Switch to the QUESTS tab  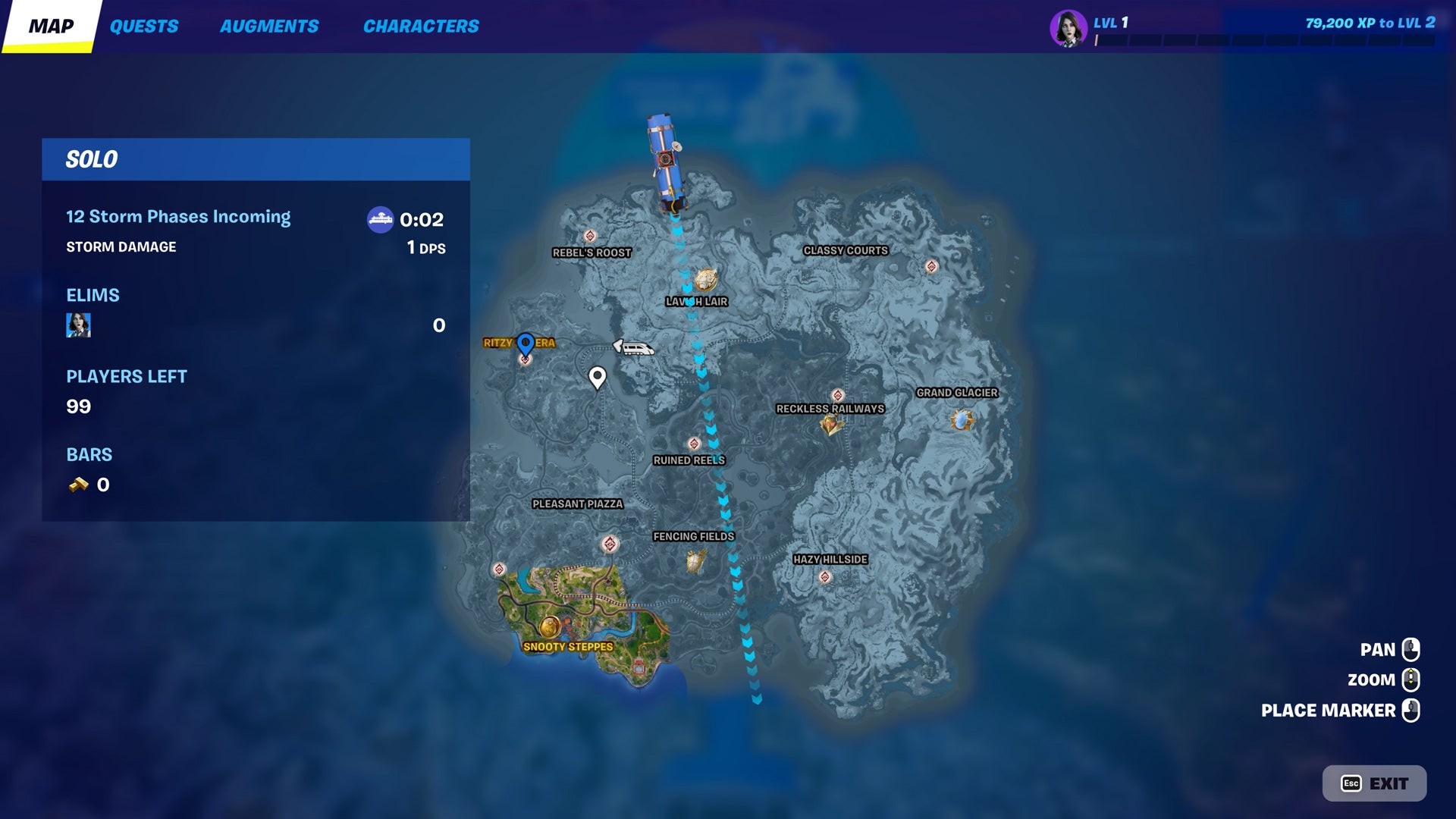[145, 25]
